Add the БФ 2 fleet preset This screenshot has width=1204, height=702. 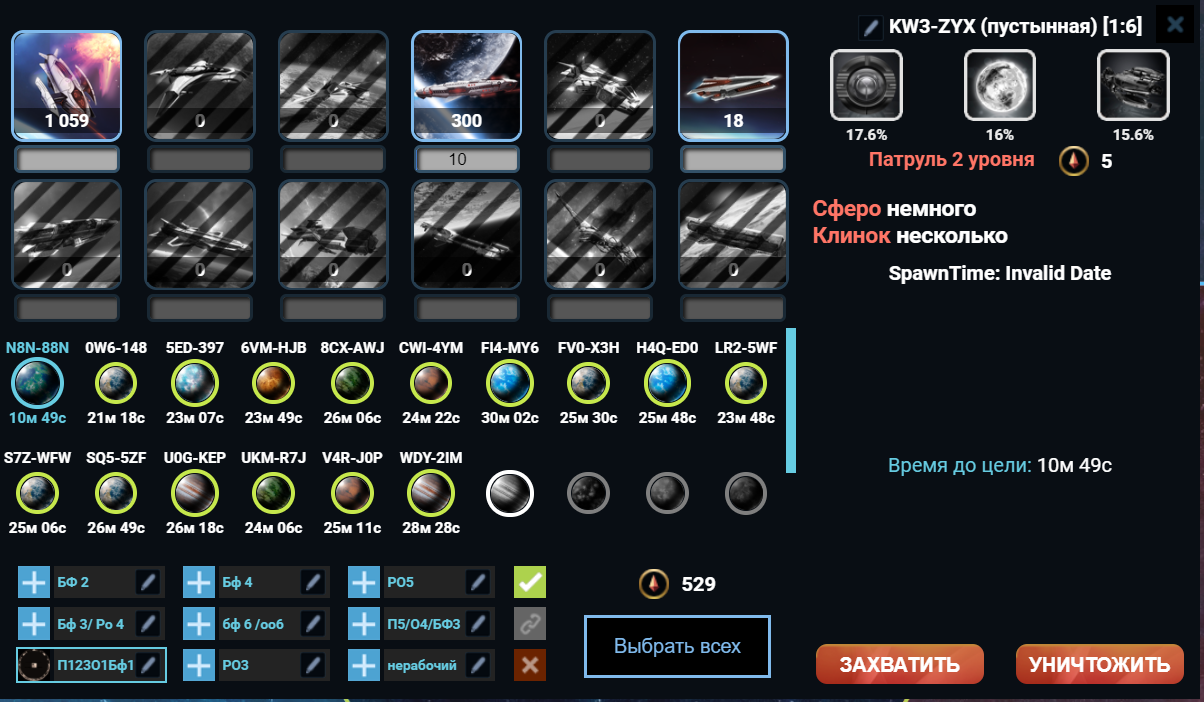tap(34, 582)
